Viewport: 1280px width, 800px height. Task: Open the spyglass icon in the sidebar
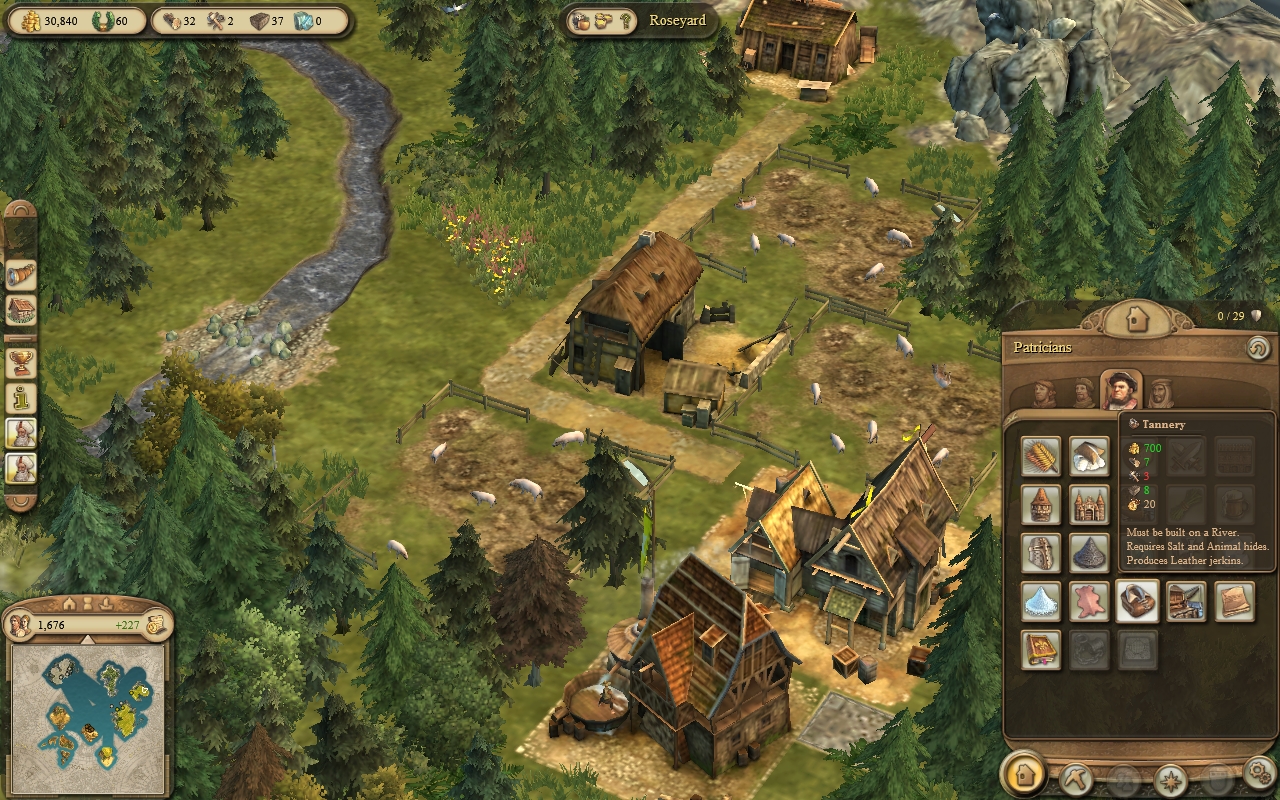pyautogui.click(x=21, y=275)
